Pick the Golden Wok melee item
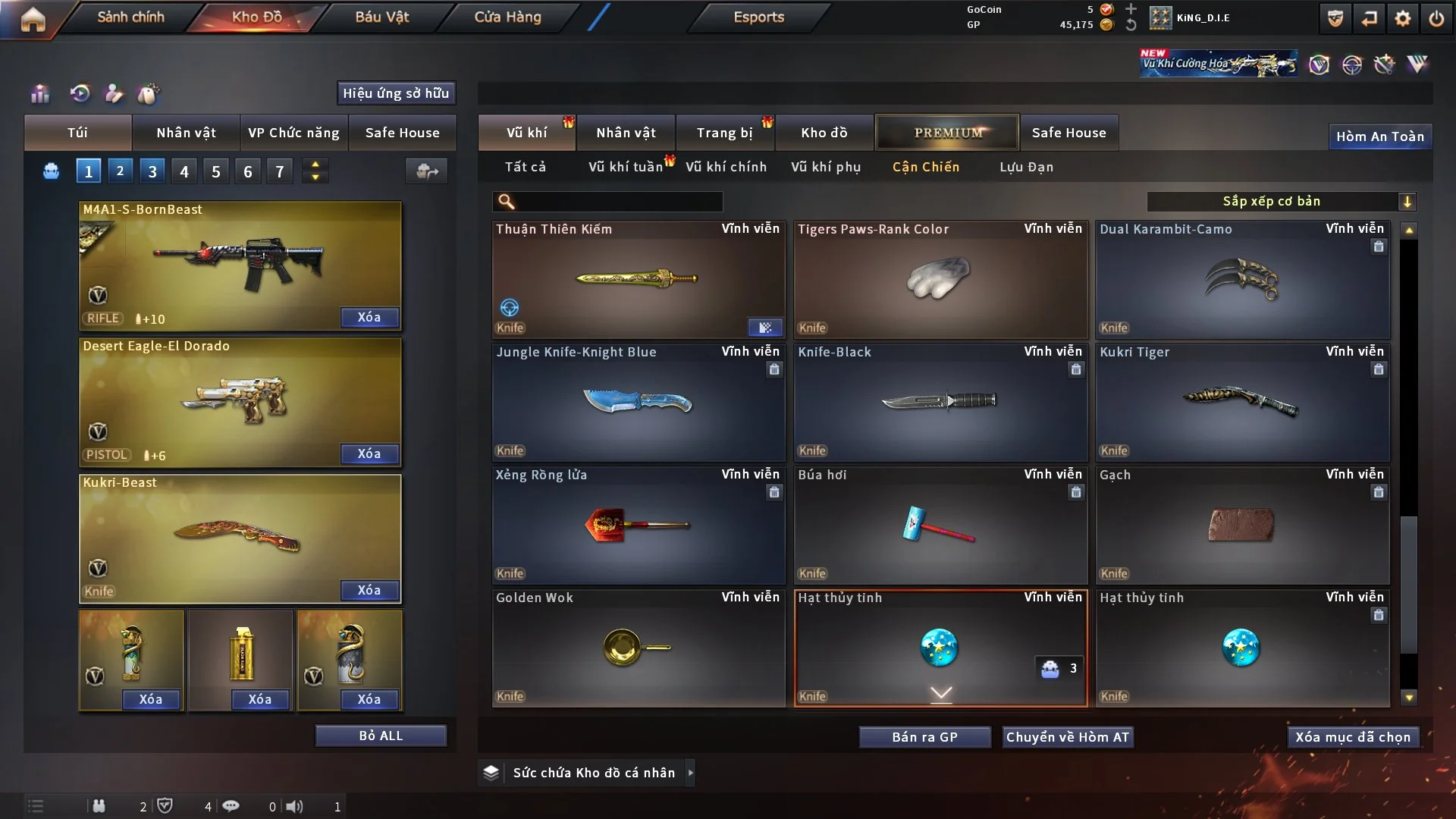The height and width of the screenshot is (819, 1456). [638, 648]
